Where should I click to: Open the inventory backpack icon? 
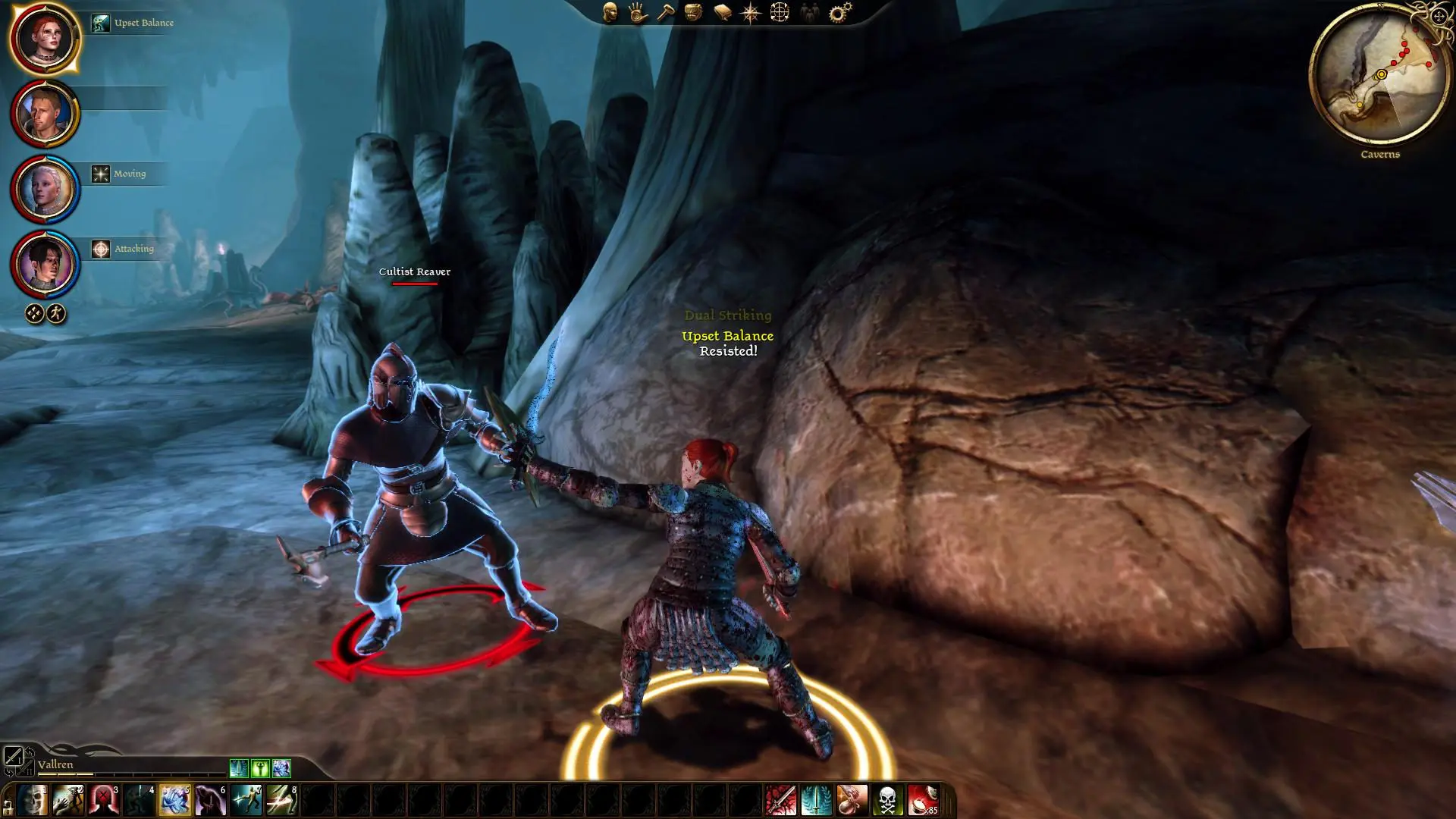pyautogui.click(x=693, y=12)
